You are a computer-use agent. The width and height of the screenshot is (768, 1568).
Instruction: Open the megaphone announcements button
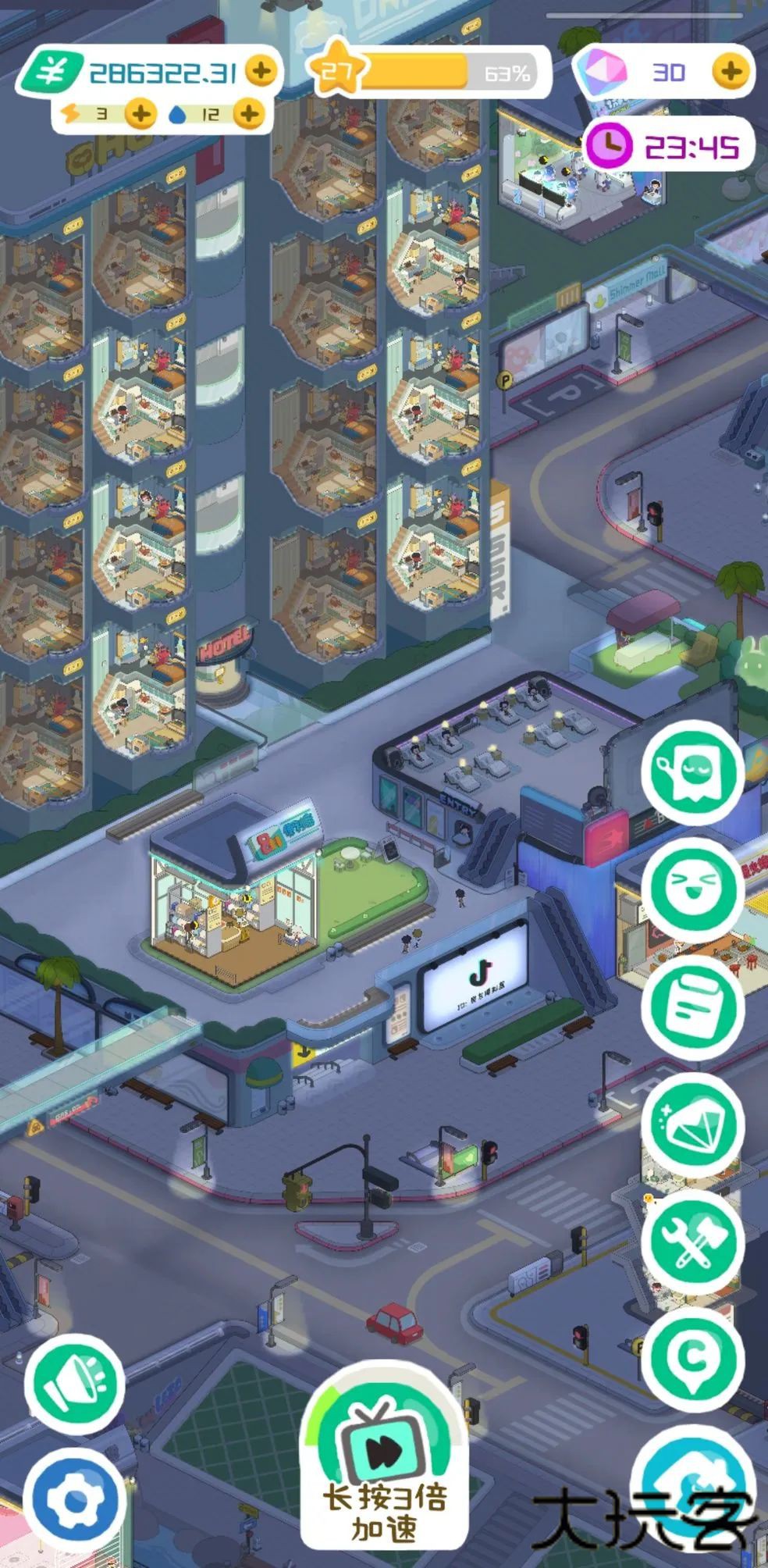[x=74, y=1384]
